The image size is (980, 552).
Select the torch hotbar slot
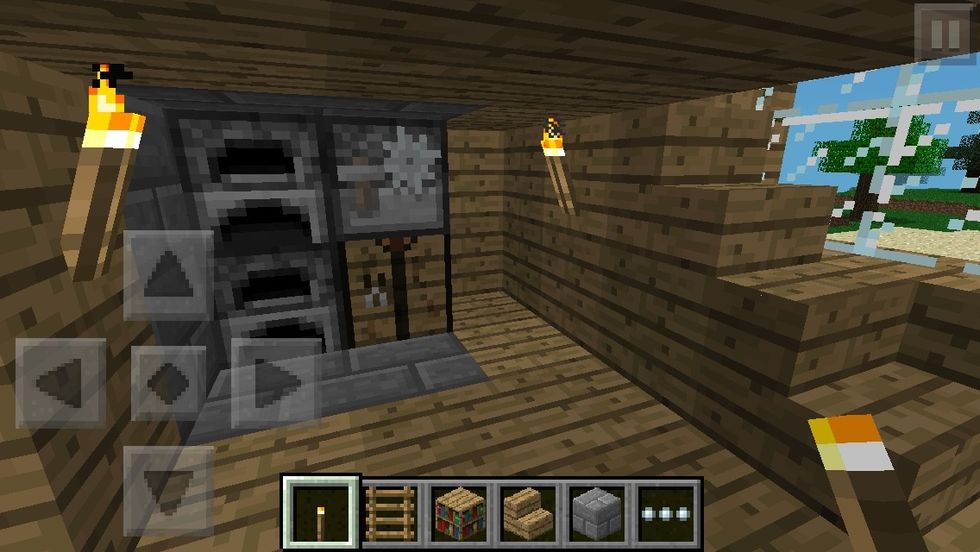(320, 514)
